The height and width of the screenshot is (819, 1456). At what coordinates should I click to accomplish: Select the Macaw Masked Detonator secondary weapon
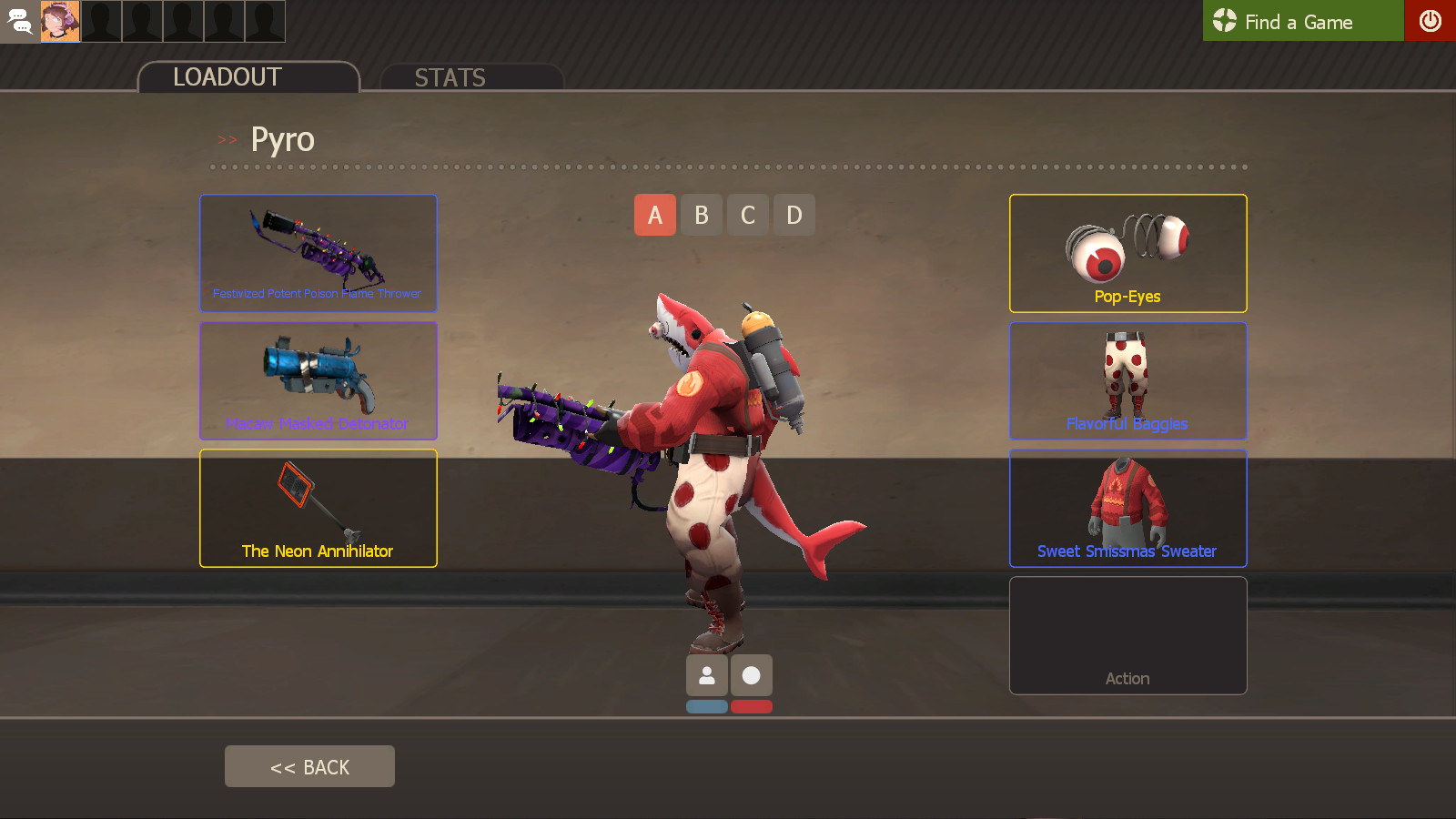(318, 380)
